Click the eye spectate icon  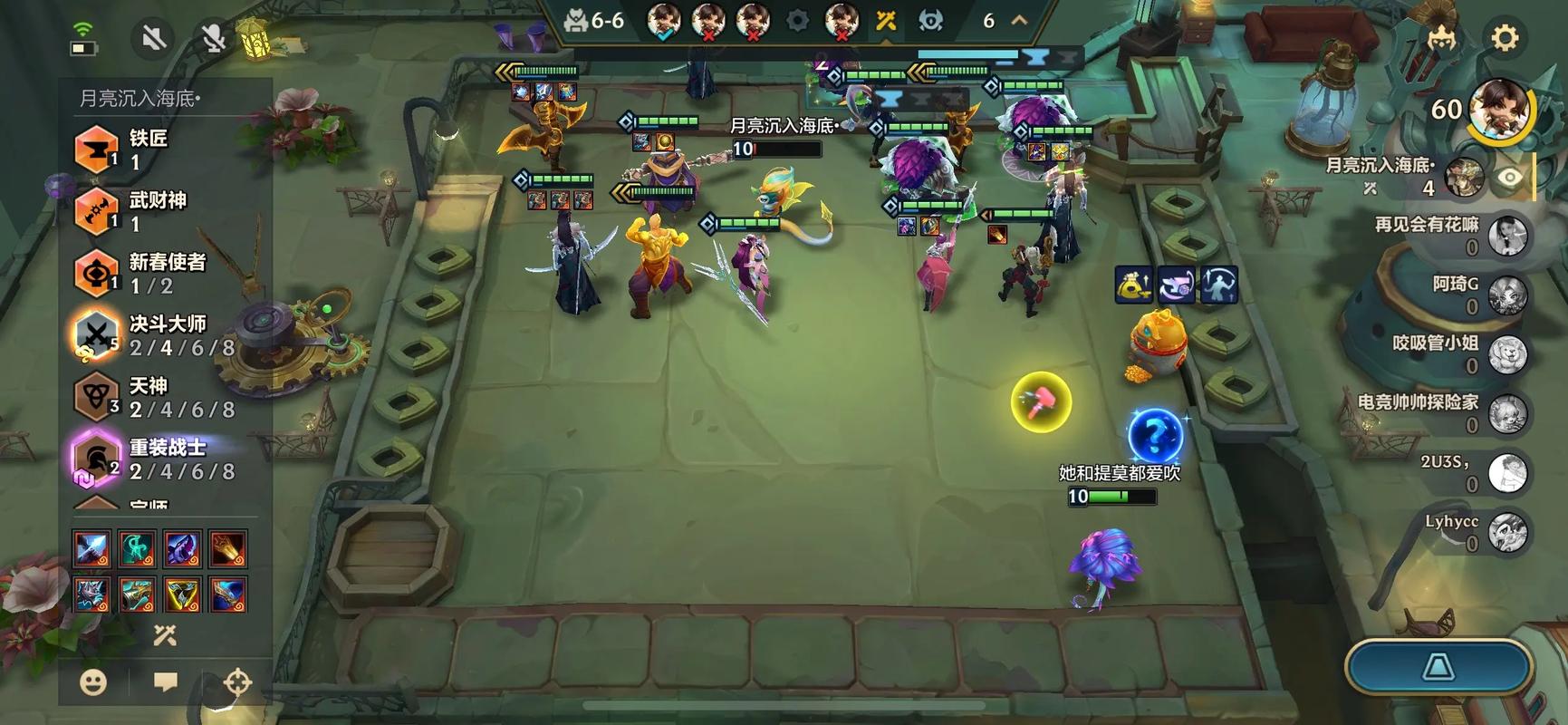coord(1509,178)
